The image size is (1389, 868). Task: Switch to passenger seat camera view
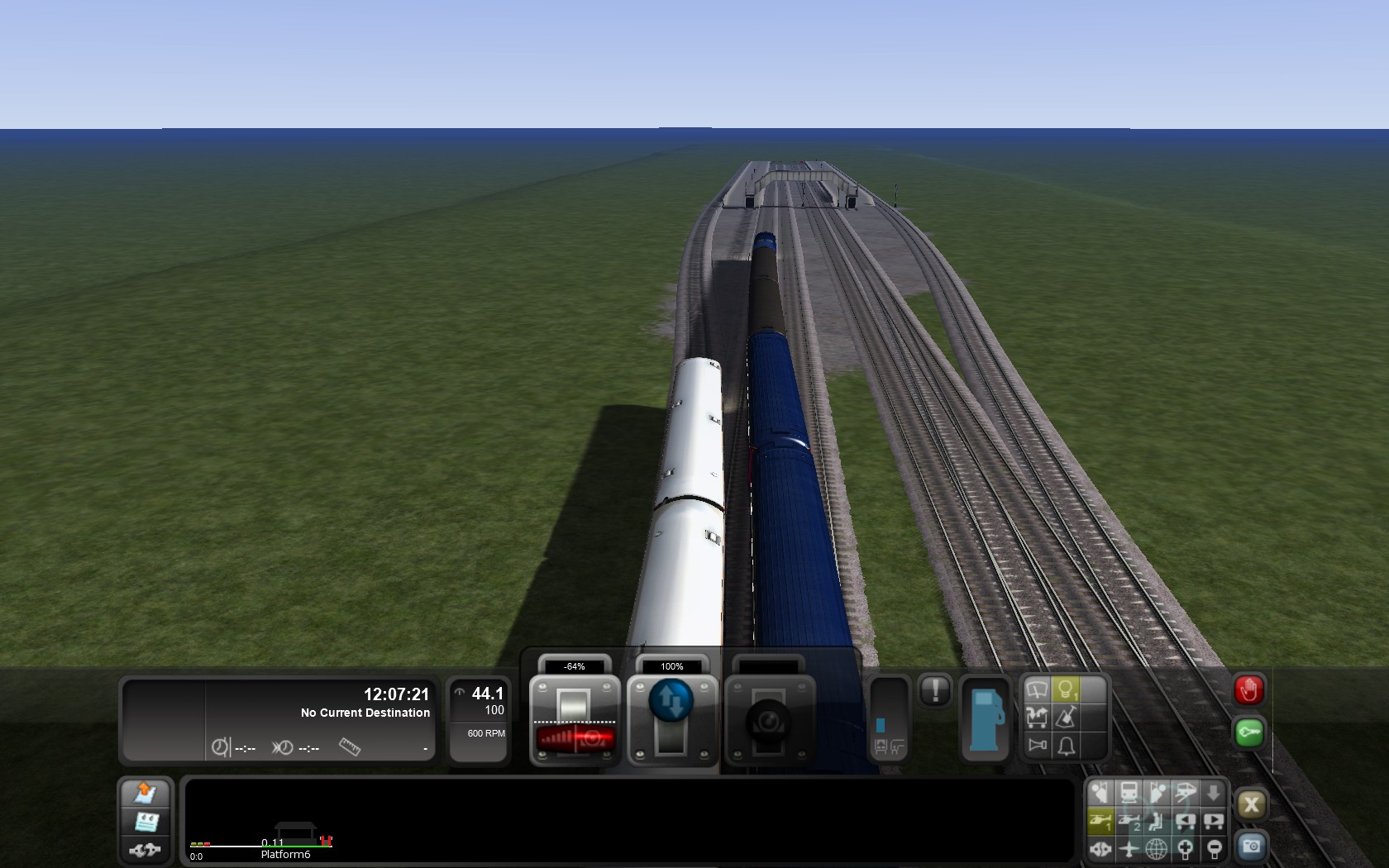tap(1157, 821)
